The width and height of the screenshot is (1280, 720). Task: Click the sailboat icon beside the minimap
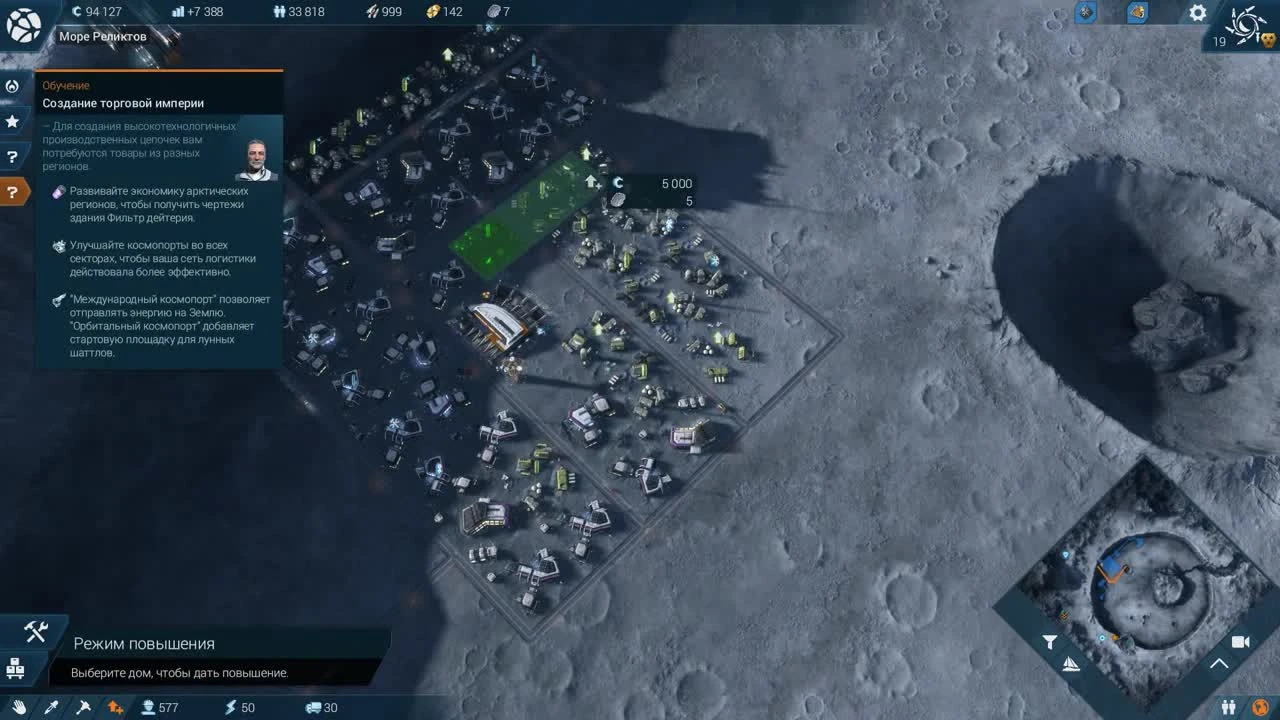click(x=1070, y=663)
